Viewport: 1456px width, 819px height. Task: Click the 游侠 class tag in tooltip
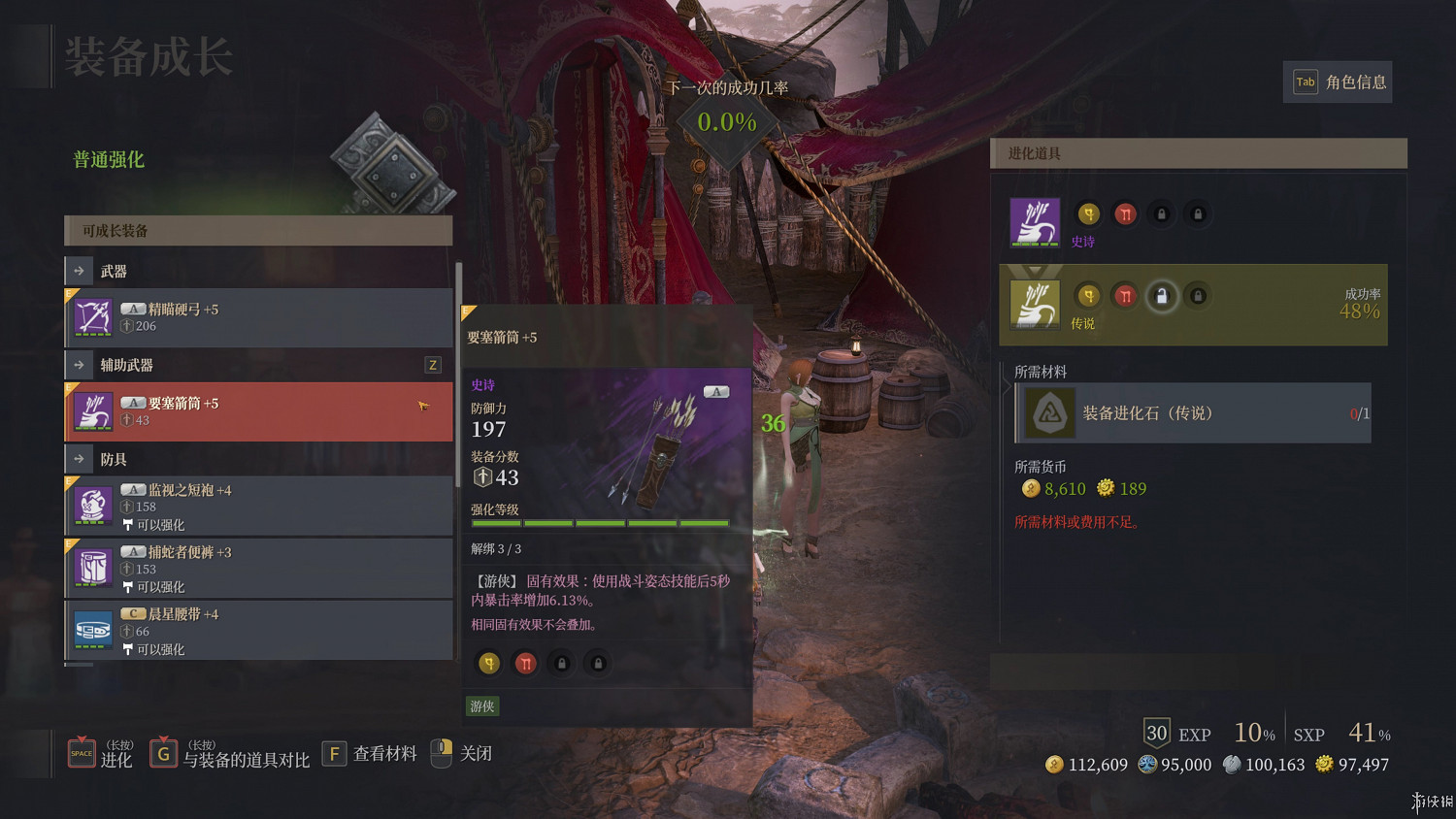[x=482, y=706]
